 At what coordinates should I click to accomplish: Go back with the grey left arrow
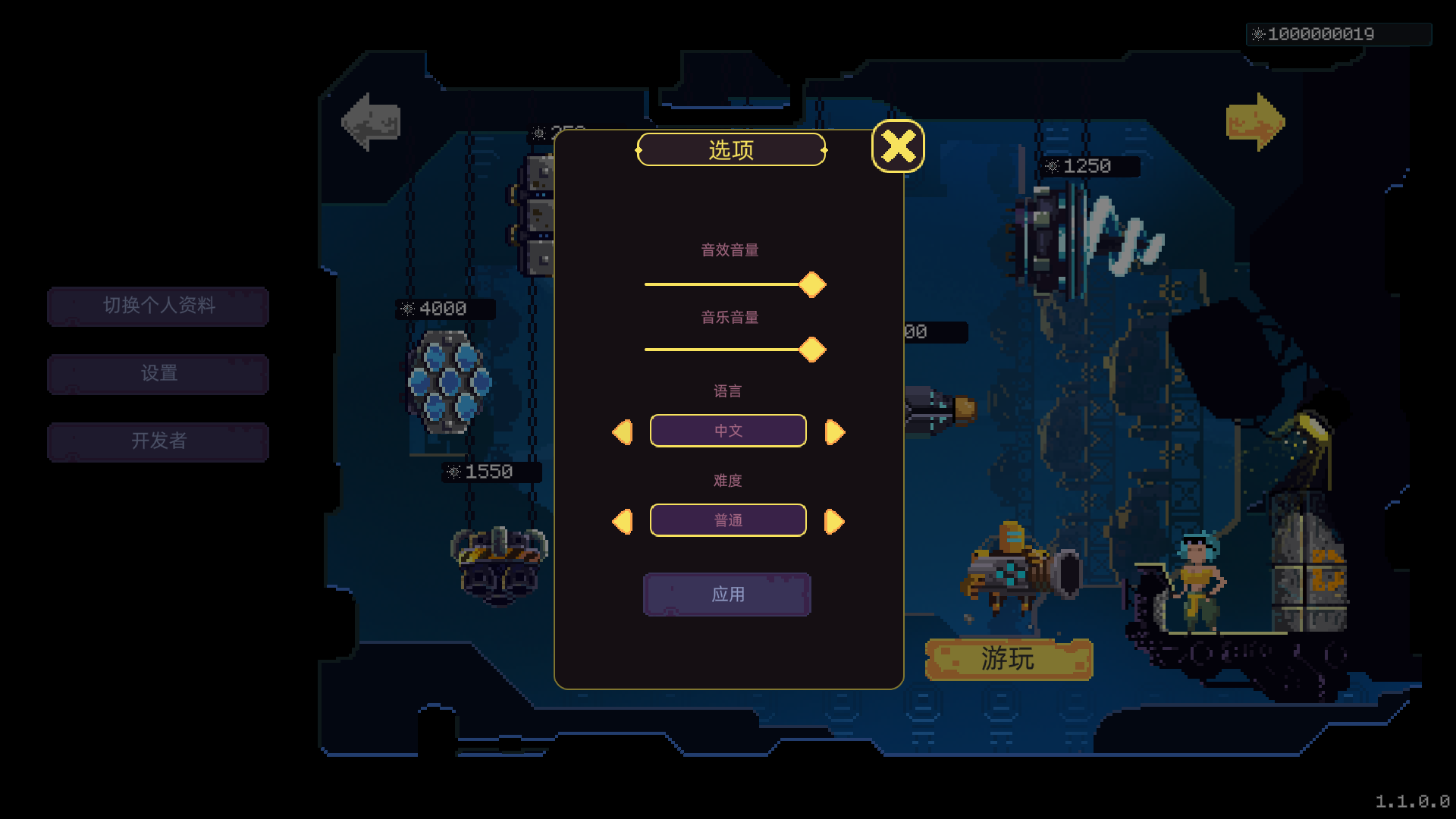click(x=371, y=122)
